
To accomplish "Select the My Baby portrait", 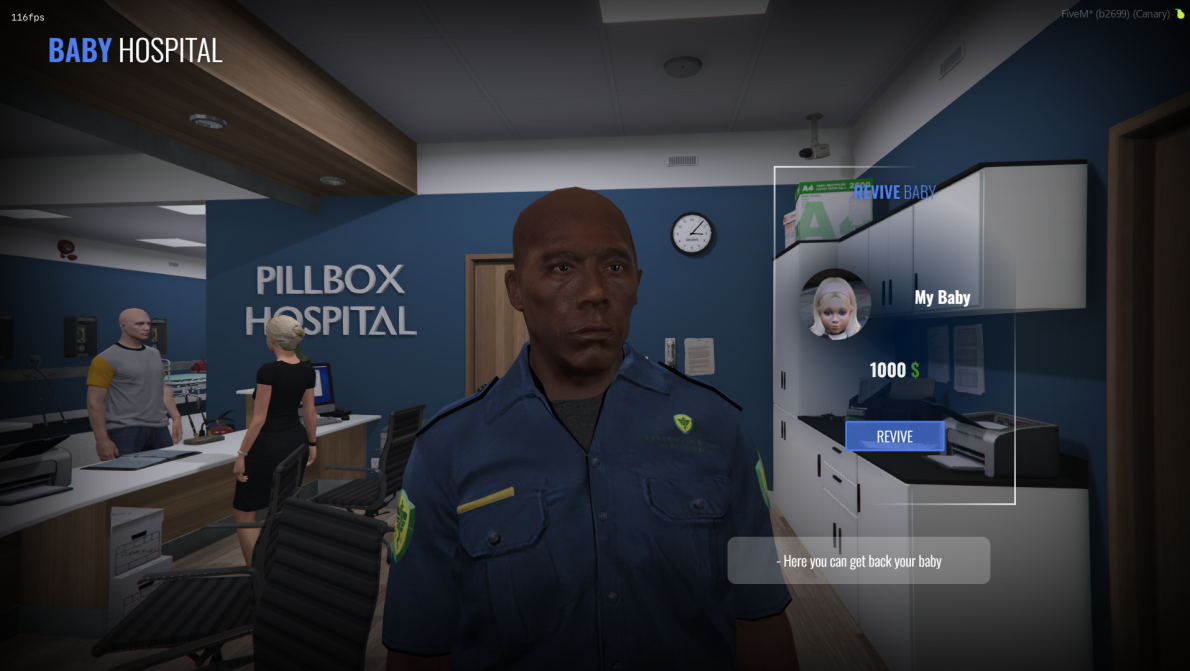I will coord(836,304).
